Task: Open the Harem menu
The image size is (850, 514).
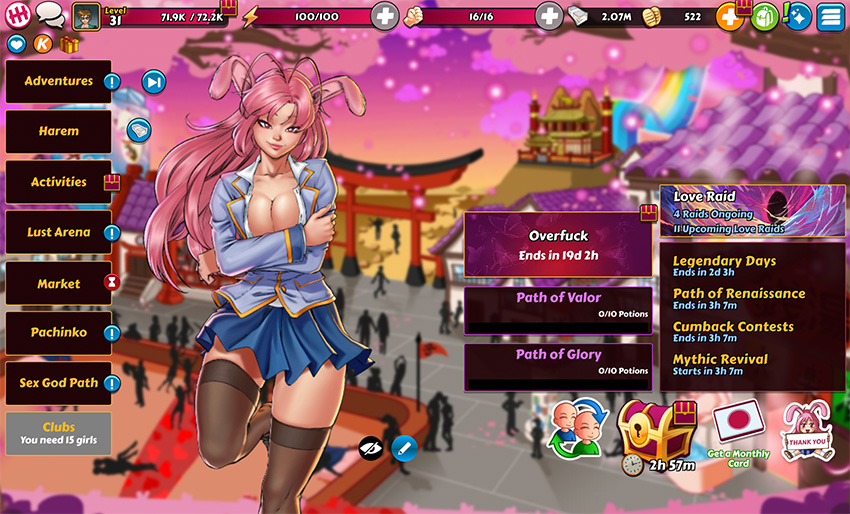Action: tap(58, 131)
